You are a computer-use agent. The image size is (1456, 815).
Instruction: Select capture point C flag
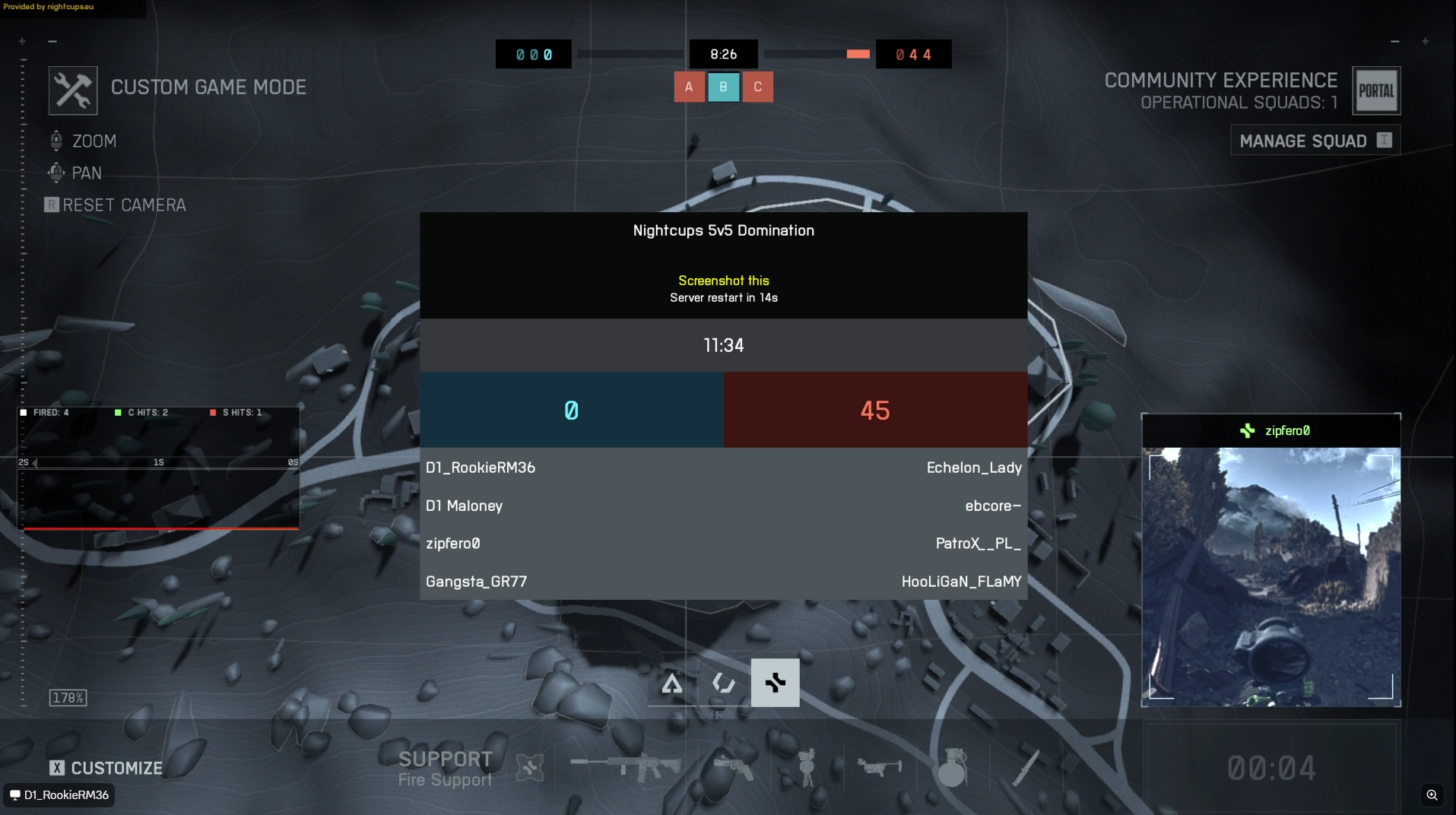pos(757,87)
